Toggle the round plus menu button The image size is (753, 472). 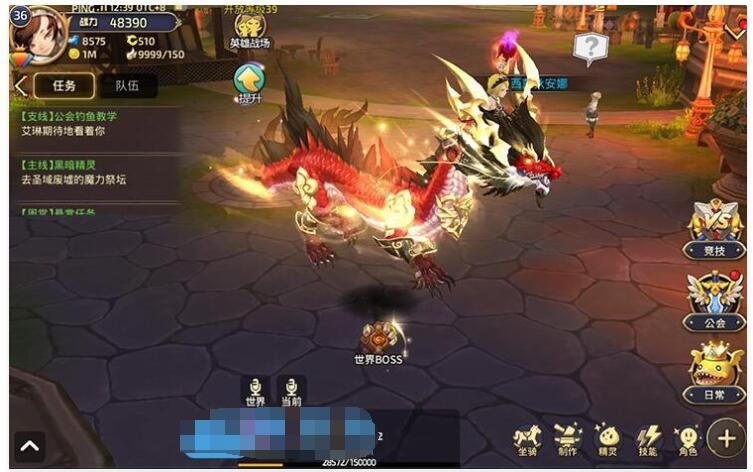726,438
